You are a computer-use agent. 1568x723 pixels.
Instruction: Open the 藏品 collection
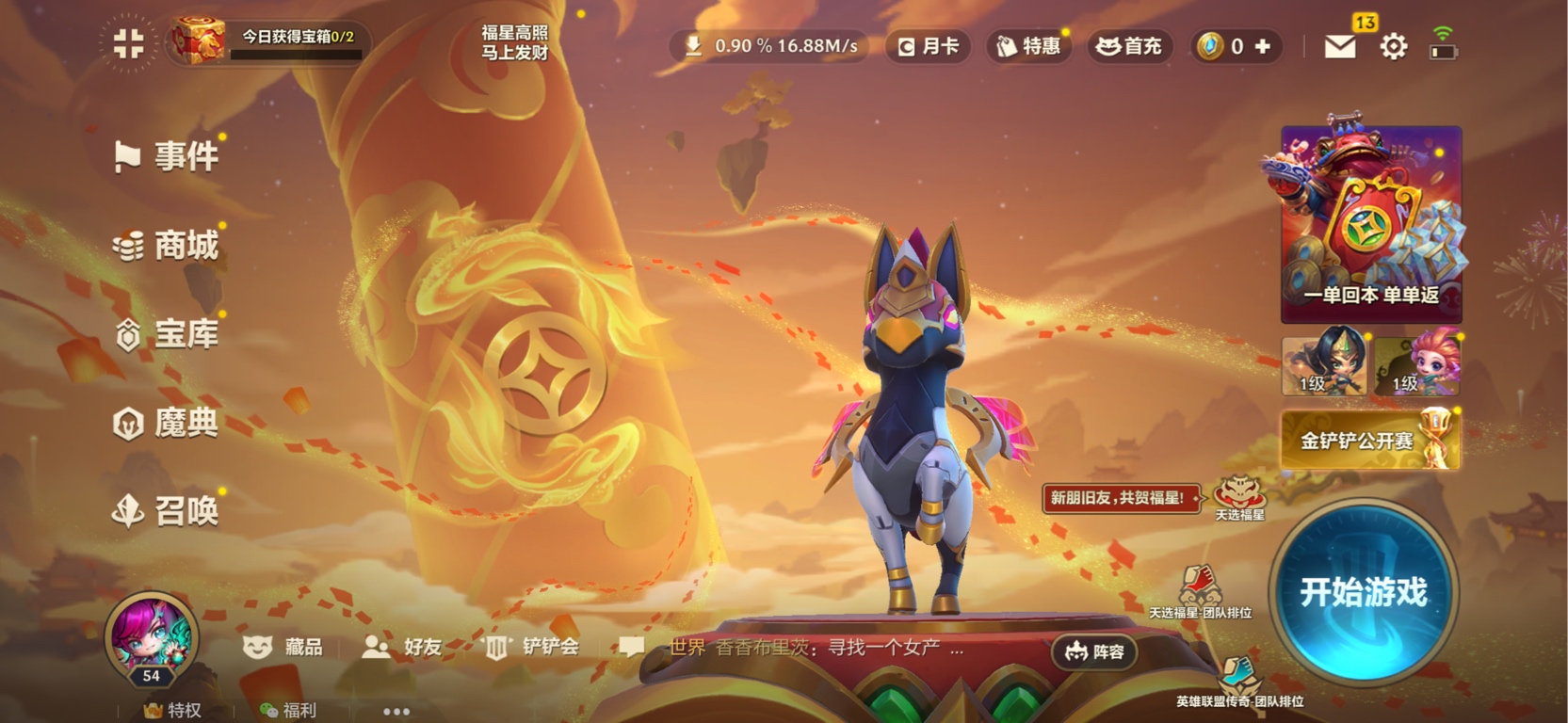click(x=283, y=647)
